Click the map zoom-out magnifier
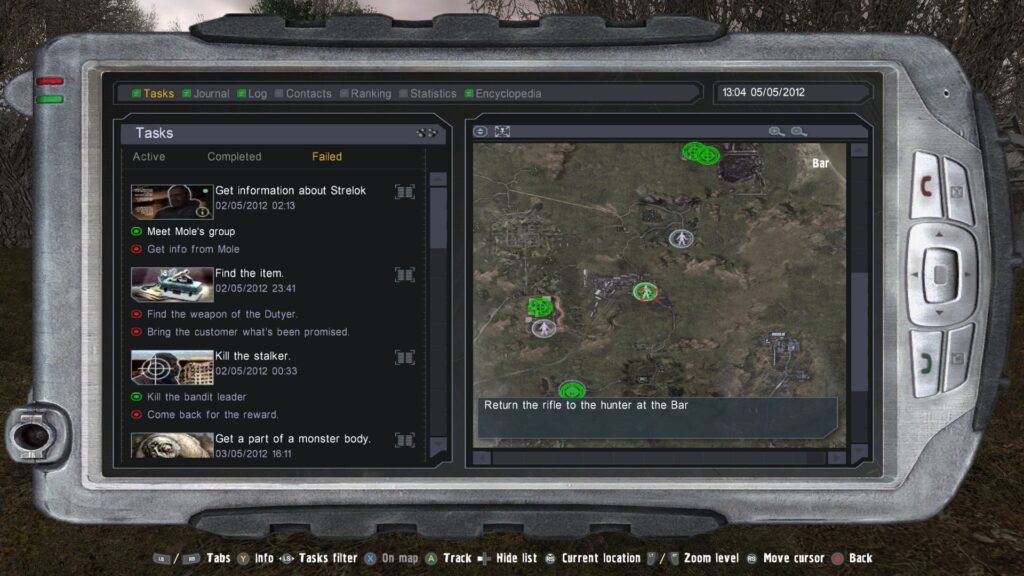Viewport: 1024px width, 576px height. [x=798, y=132]
